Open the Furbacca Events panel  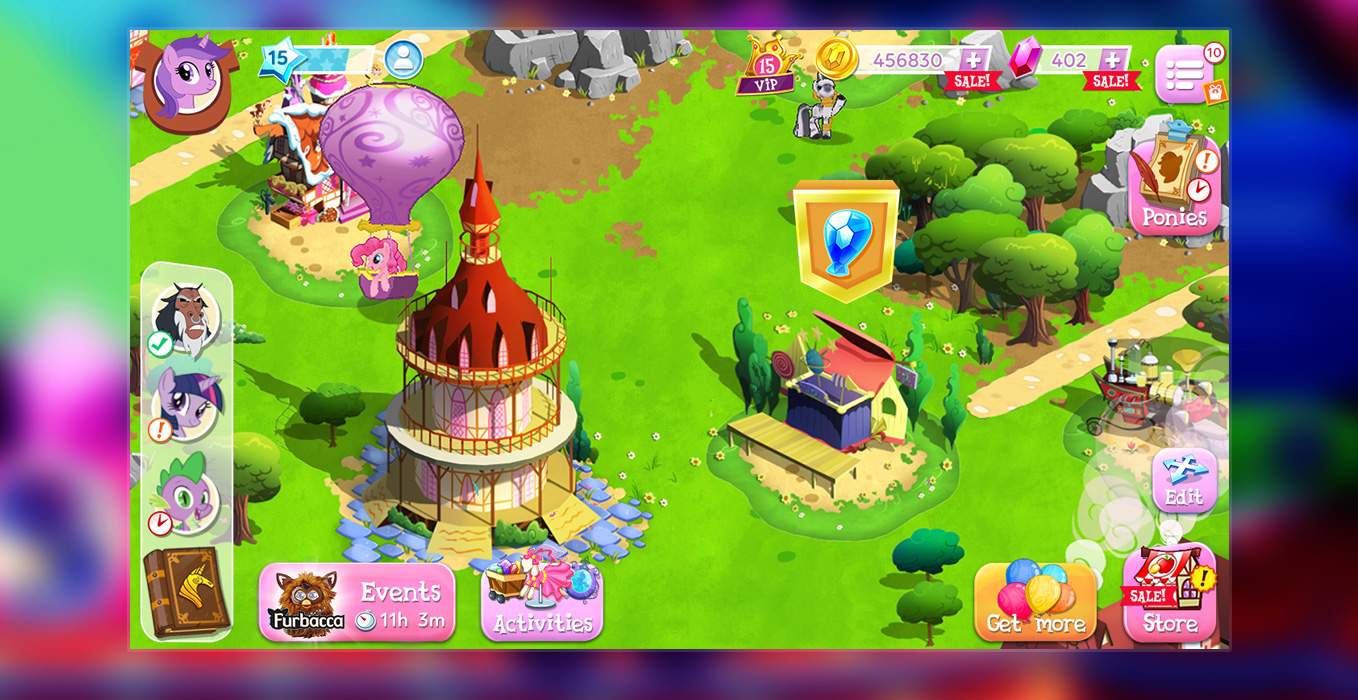tap(357, 603)
